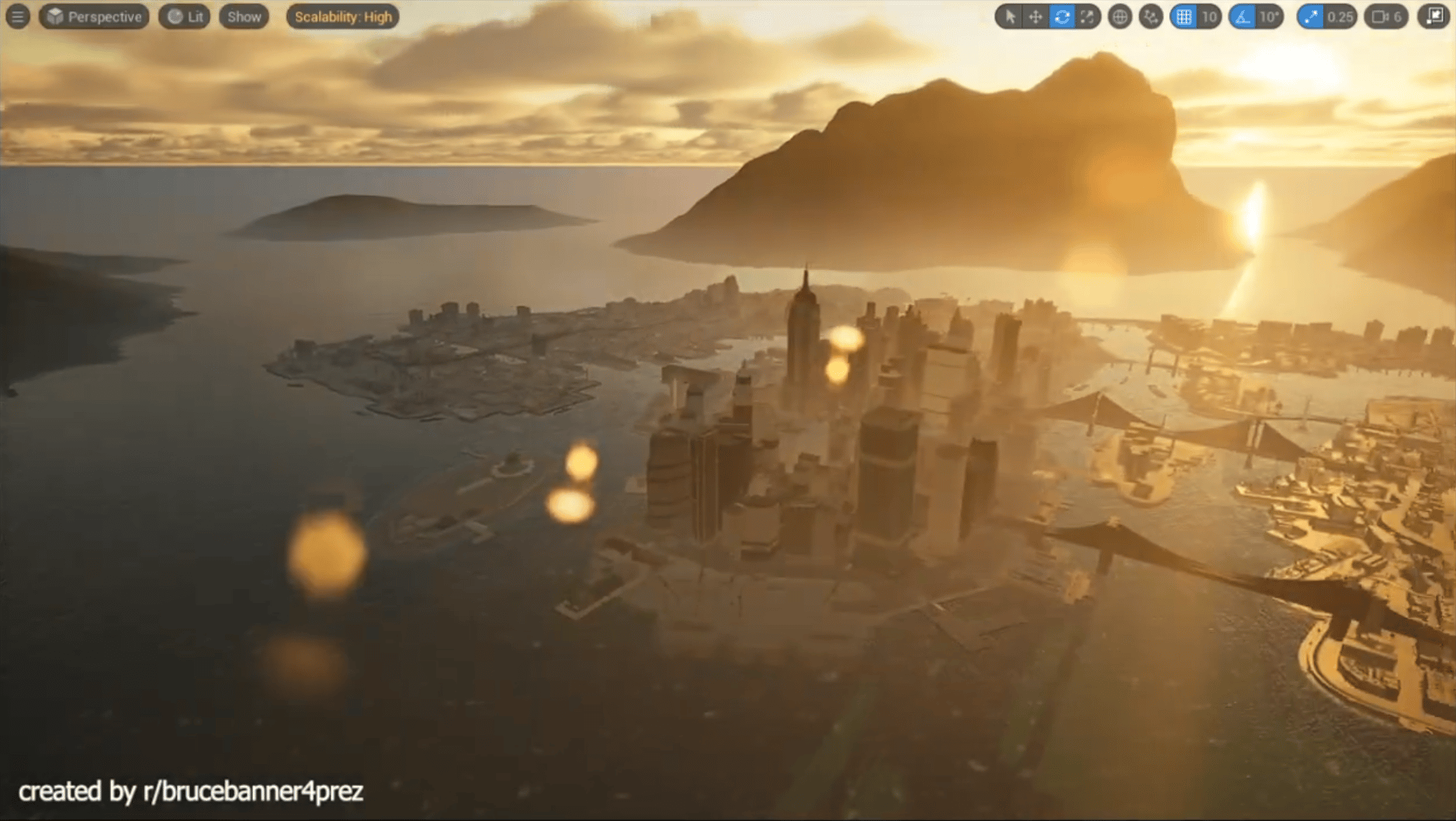Select the Scale tool
1456x821 pixels.
1087,16
